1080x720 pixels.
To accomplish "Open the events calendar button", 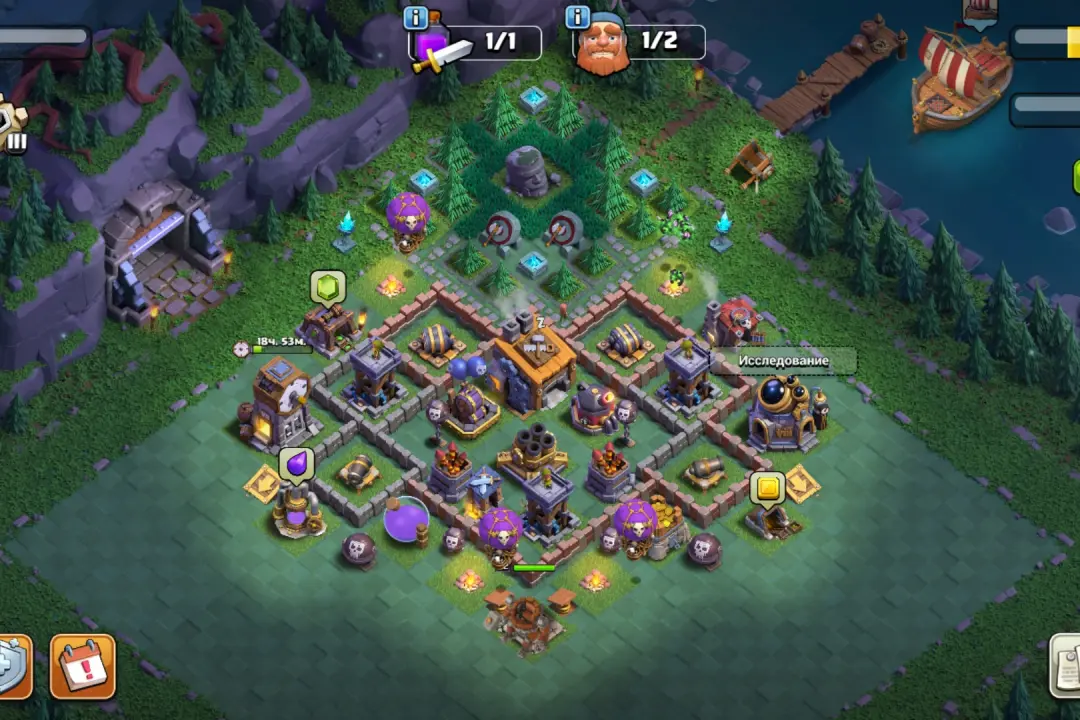I will [x=83, y=667].
